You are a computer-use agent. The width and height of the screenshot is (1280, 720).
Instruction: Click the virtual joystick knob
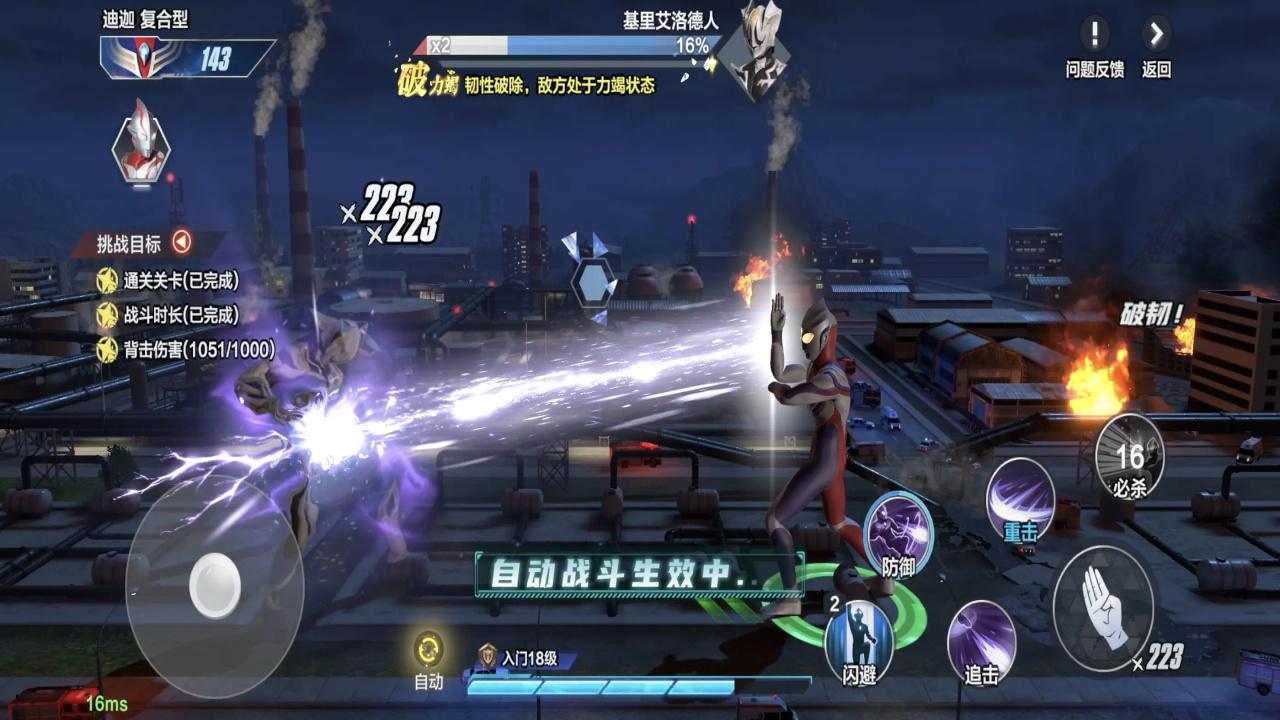(215, 584)
